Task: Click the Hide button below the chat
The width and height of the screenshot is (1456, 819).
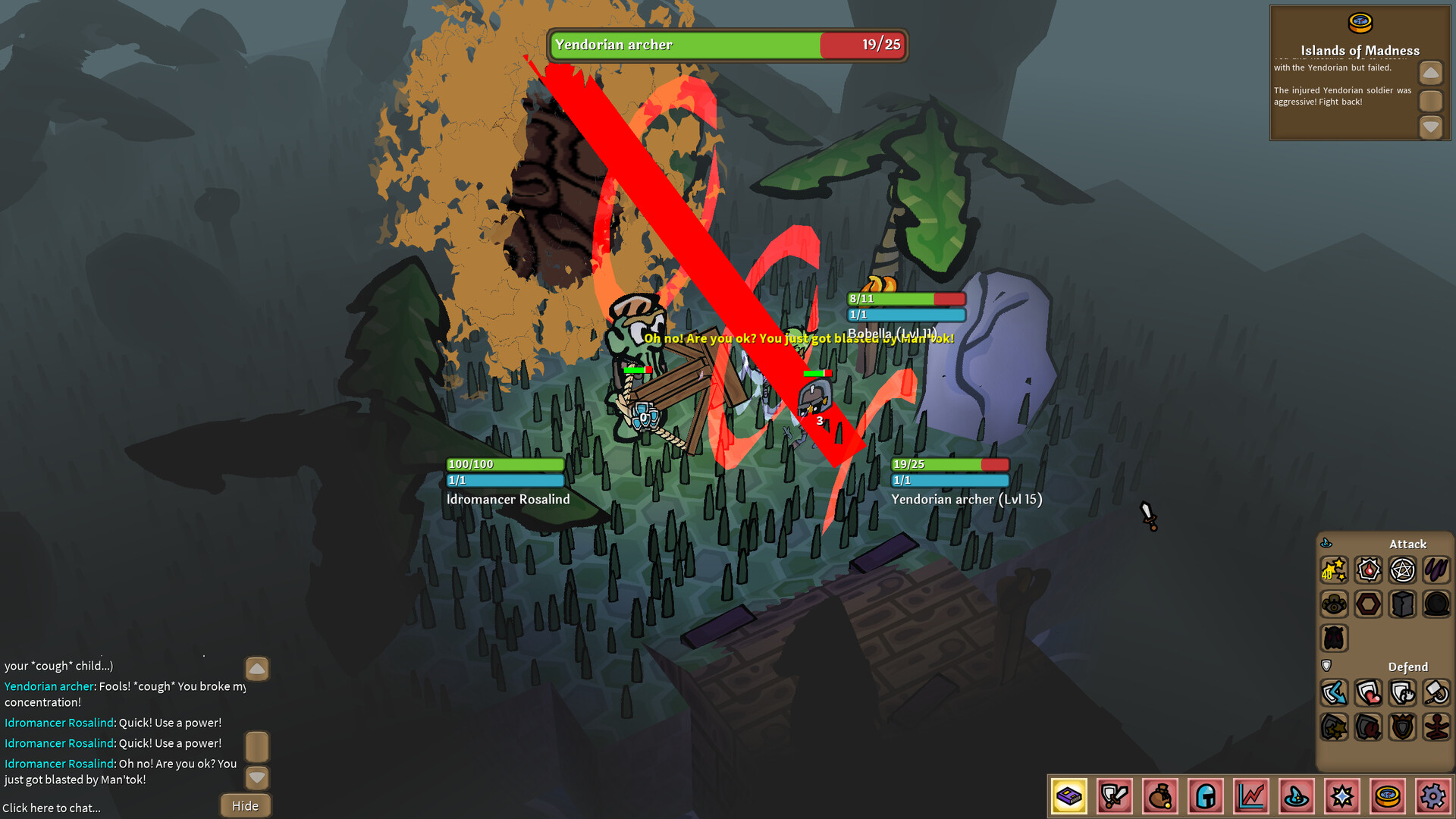Action: [x=244, y=805]
